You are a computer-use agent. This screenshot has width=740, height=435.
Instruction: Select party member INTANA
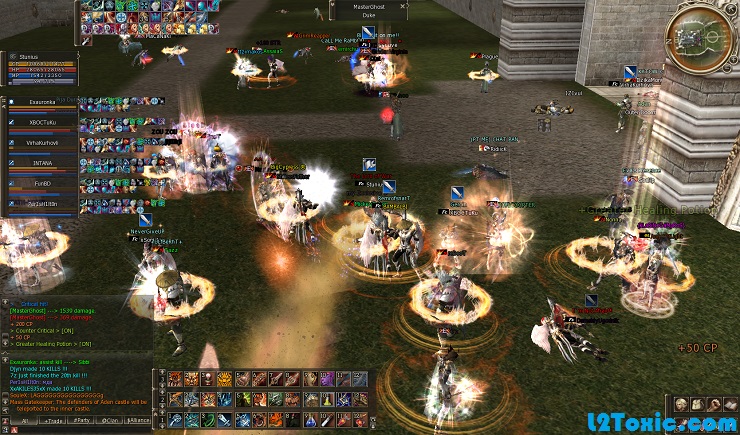[x=42, y=163]
